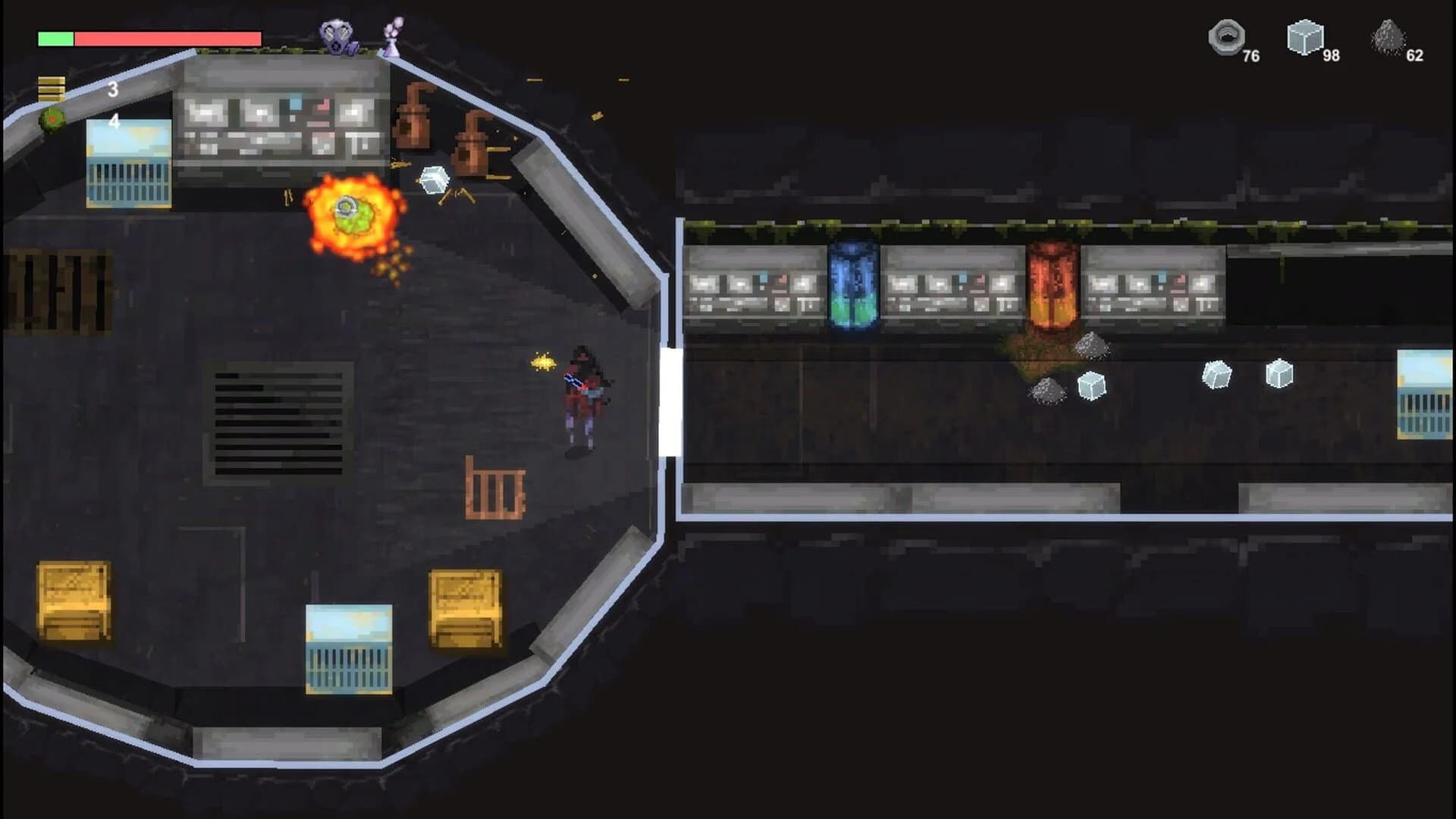Expand the wooden gate near the player
1456x819 pixels.
(x=493, y=489)
